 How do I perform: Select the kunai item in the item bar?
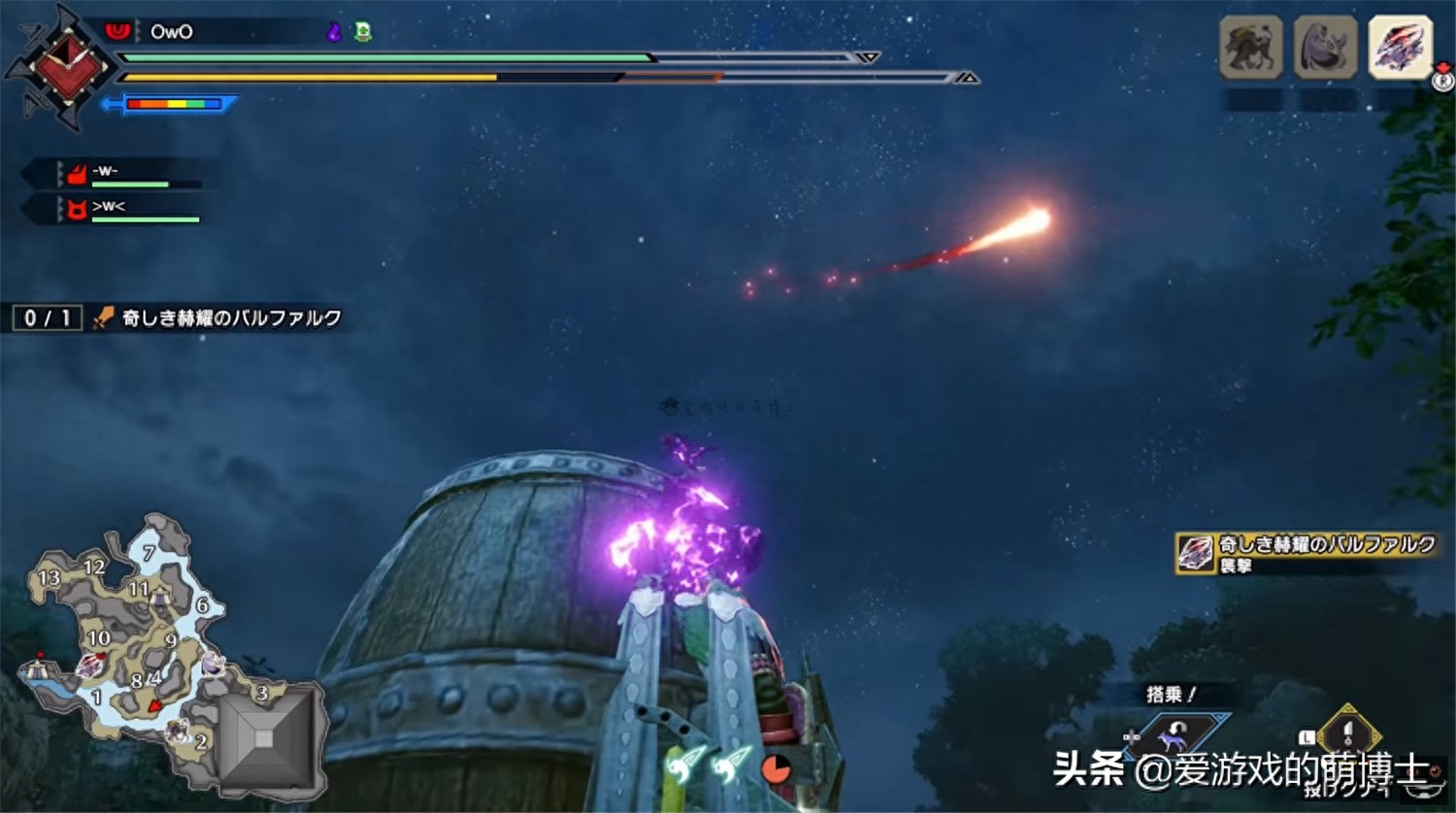pyautogui.click(x=1346, y=732)
